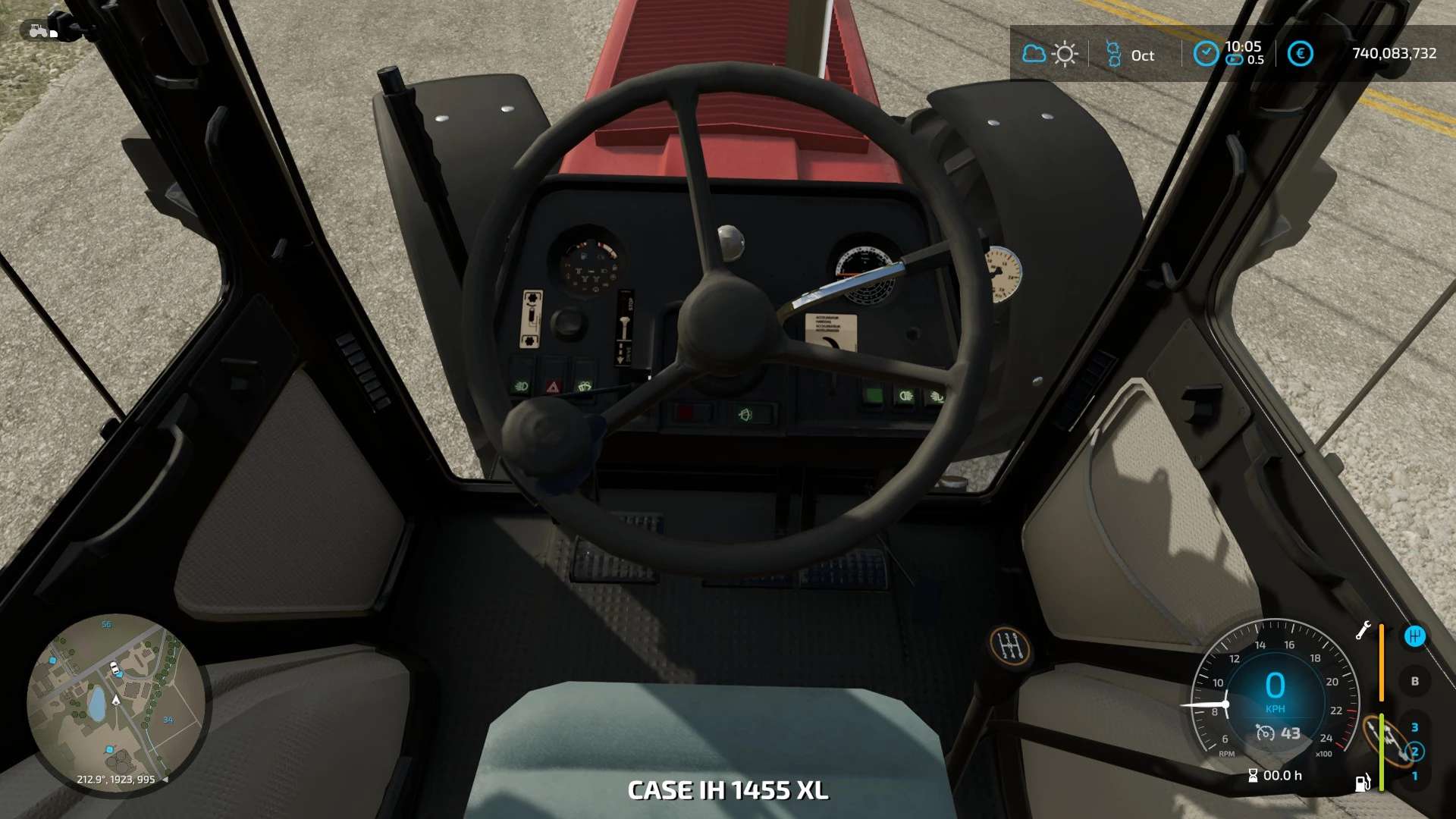Select the blue gear shifter icon
Image resolution: width=1456 pixels, height=819 pixels.
[x=1414, y=636]
